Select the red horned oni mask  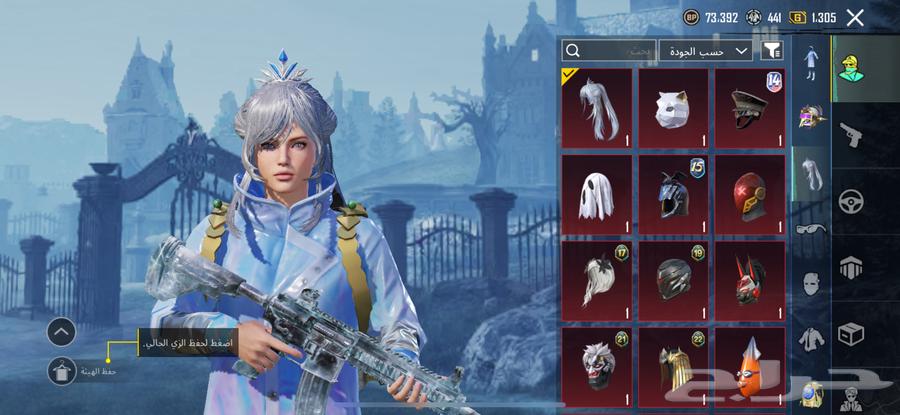point(750,278)
